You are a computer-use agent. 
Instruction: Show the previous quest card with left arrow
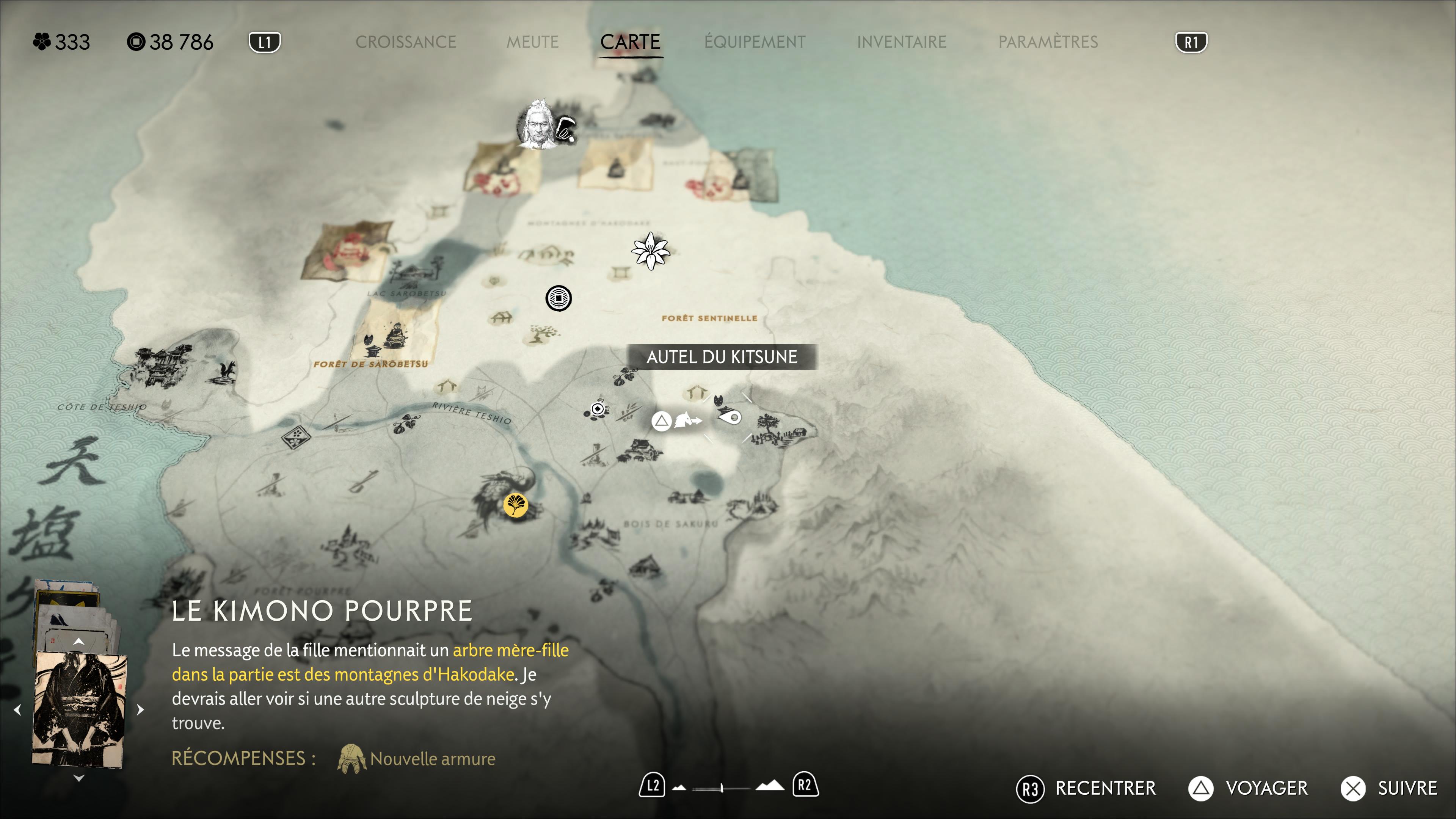[x=17, y=709]
